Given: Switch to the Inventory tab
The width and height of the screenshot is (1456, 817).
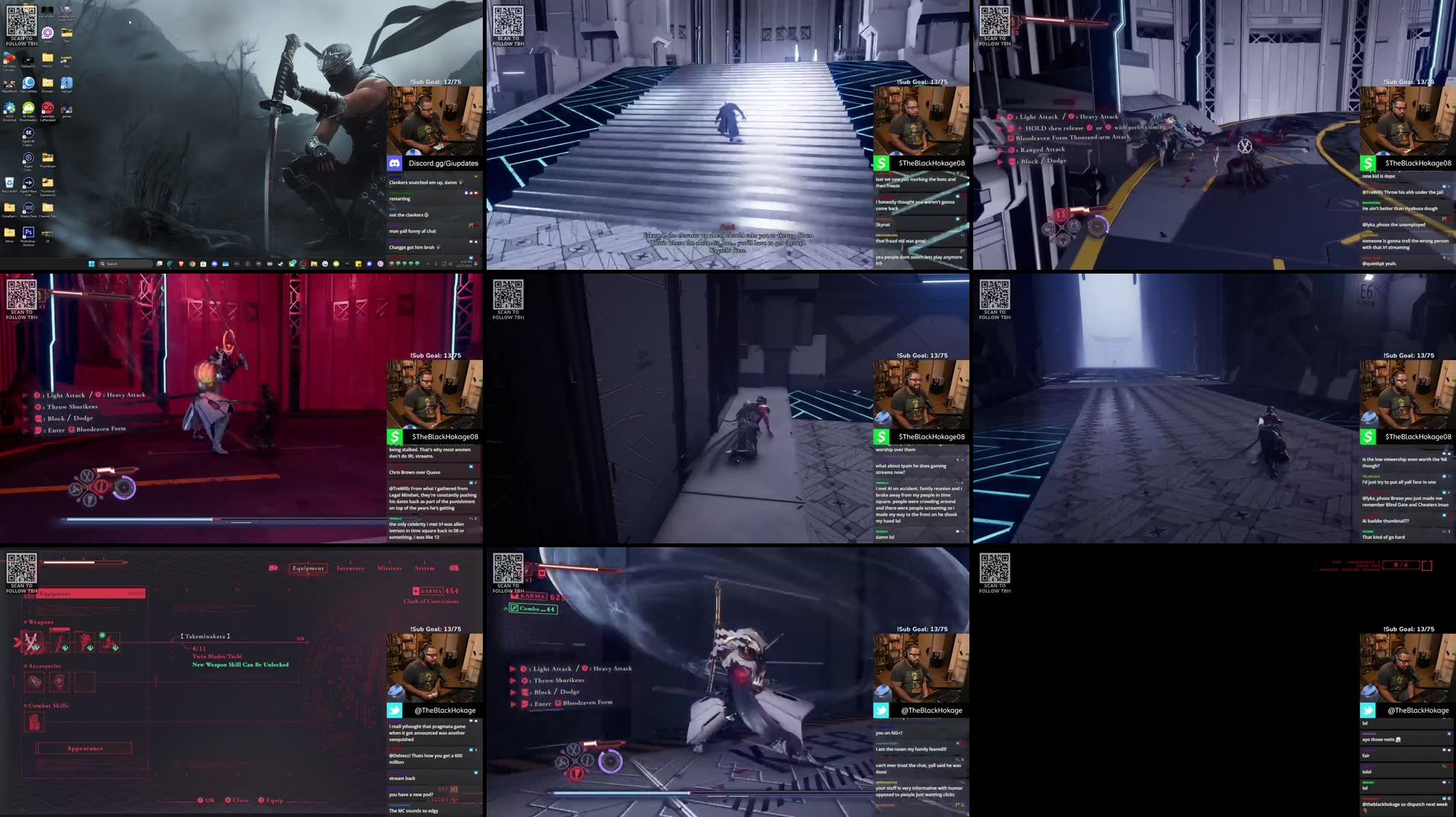Looking at the screenshot, I should coord(350,568).
